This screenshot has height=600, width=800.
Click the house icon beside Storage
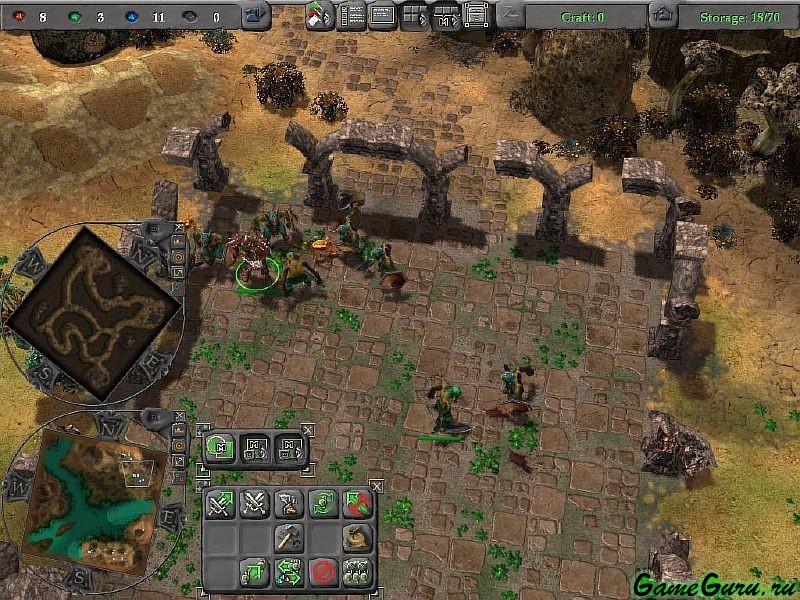click(661, 15)
